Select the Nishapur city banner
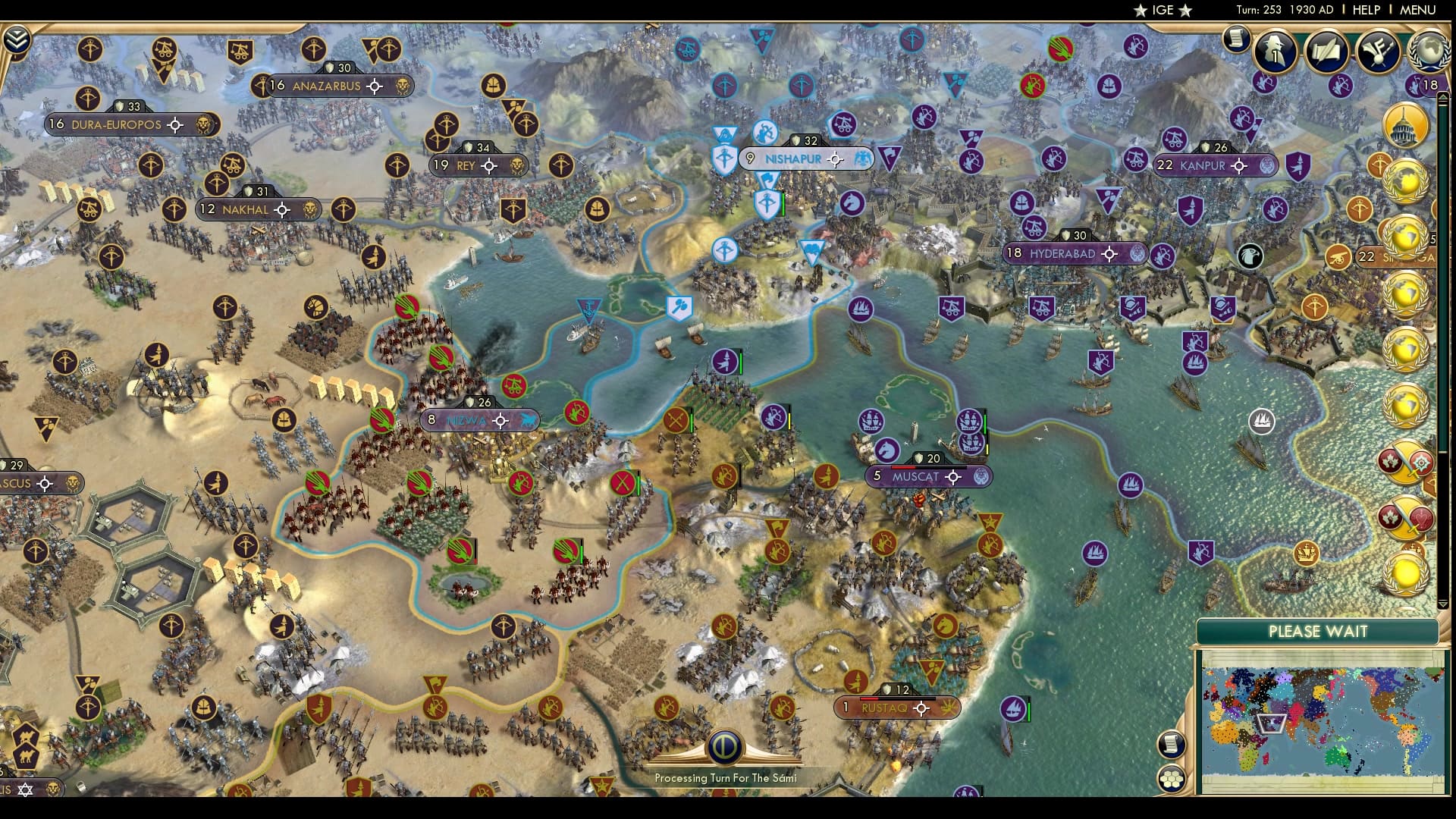Screen dimensions: 1456x819 pyautogui.click(x=793, y=159)
